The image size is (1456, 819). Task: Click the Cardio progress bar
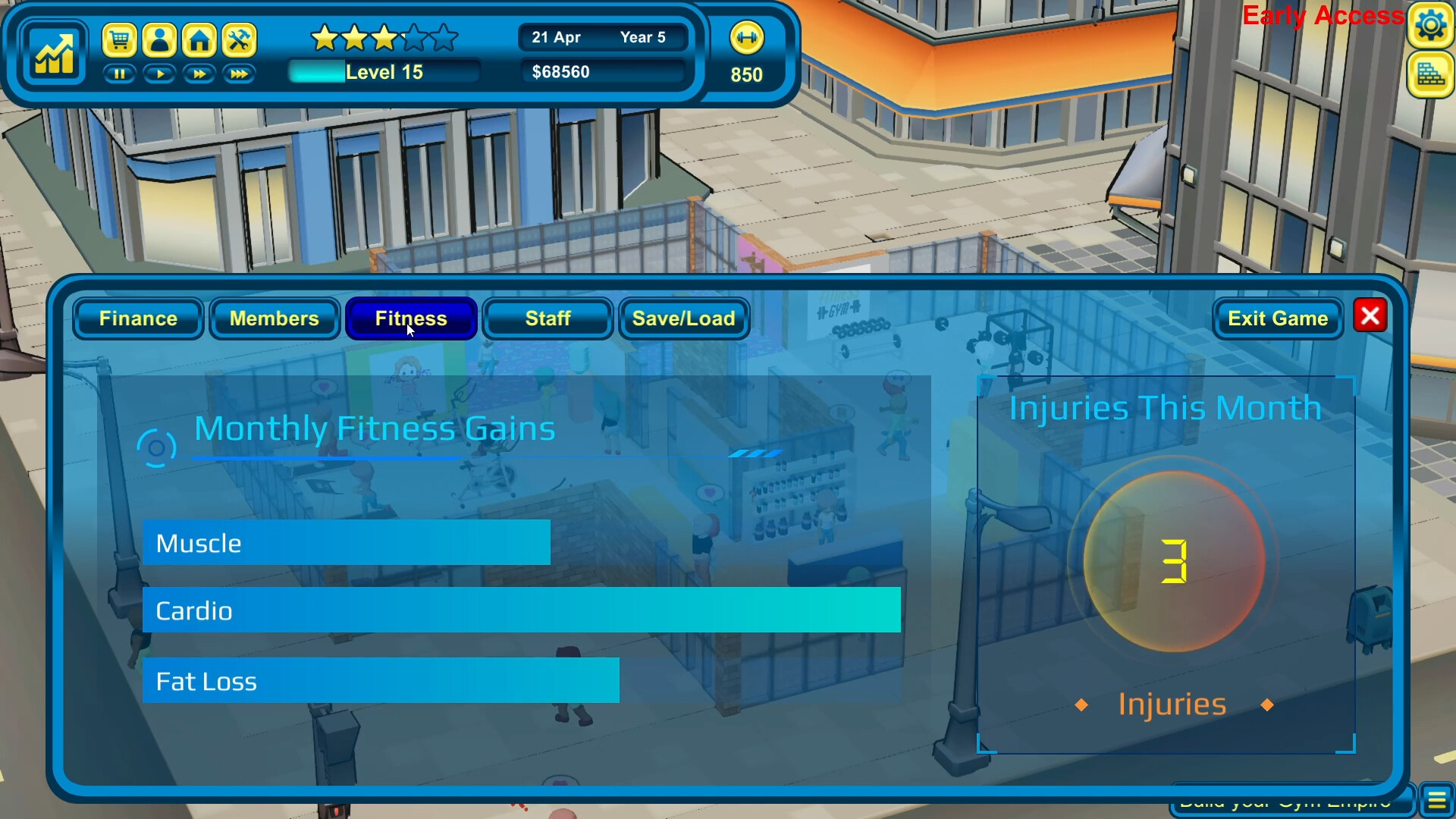(x=521, y=610)
